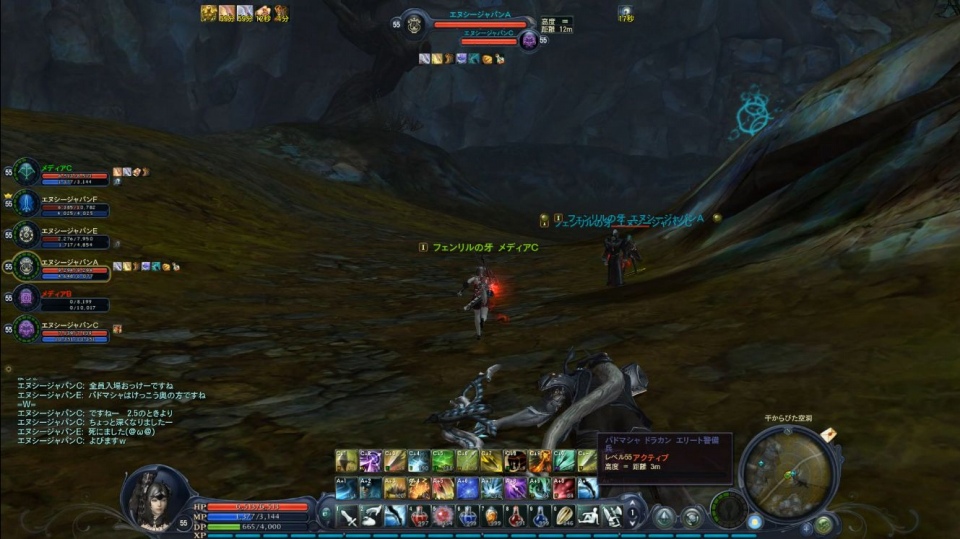
Task: Use the orange potion in slot 7
Action: pyautogui.click(x=493, y=515)
